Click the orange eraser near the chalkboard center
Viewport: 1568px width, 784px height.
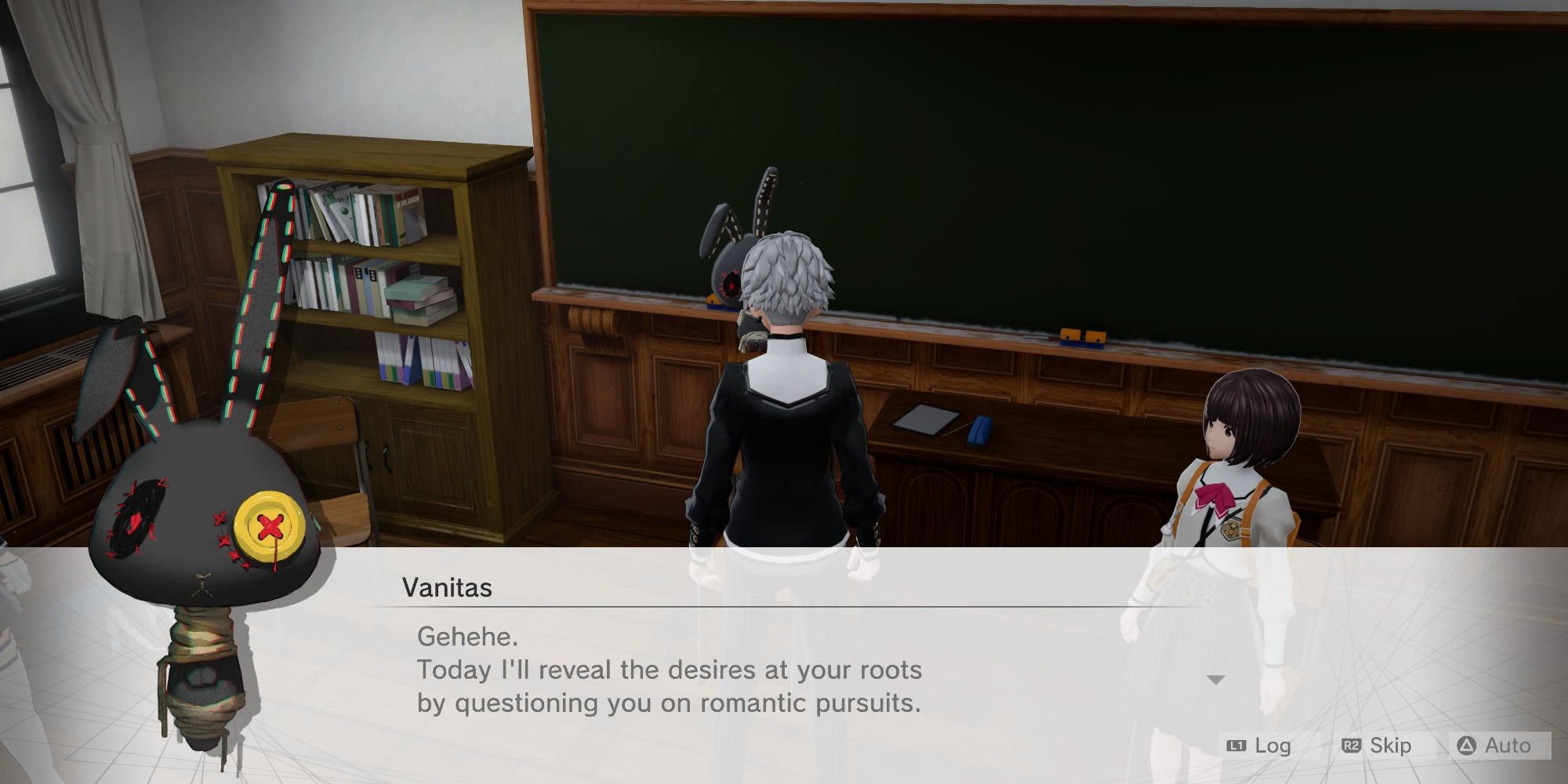coord(1080,339)
